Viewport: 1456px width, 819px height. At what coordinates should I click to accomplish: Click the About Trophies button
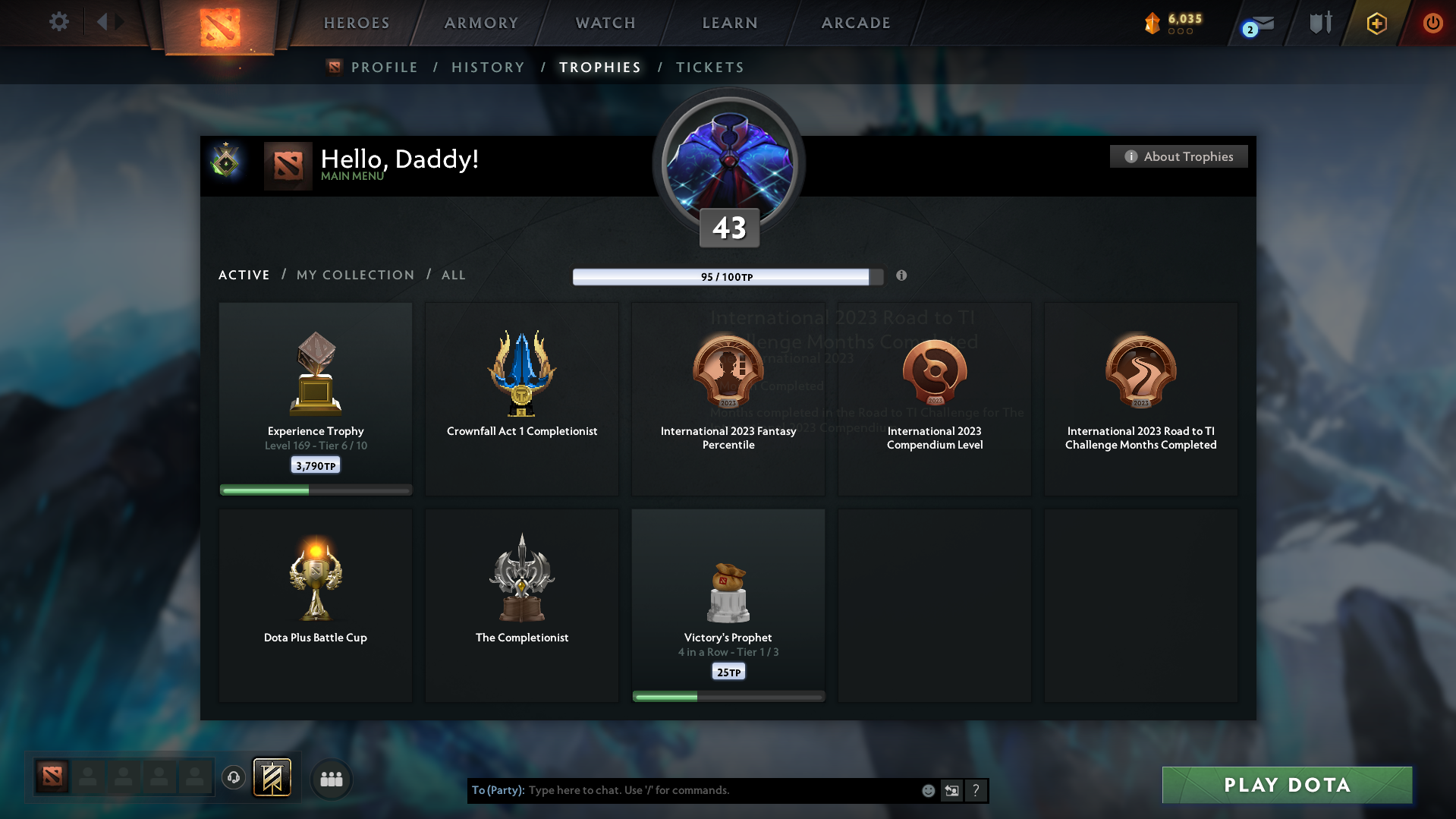click(1178, 156)
